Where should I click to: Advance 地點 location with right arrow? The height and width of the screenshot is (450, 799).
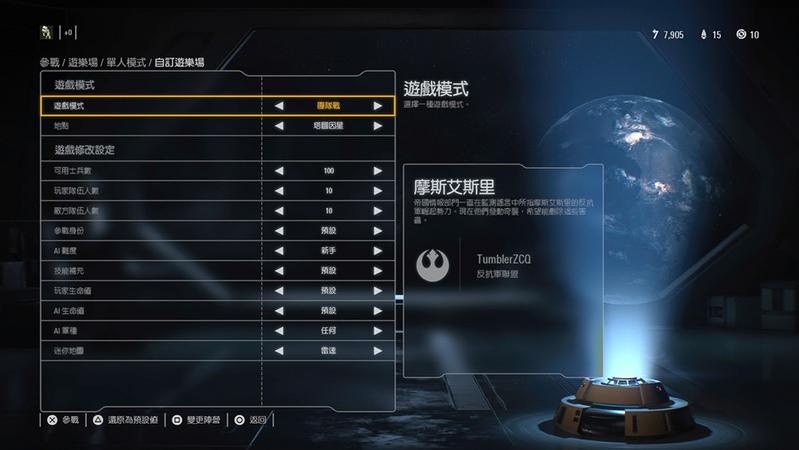coord(378,126)
